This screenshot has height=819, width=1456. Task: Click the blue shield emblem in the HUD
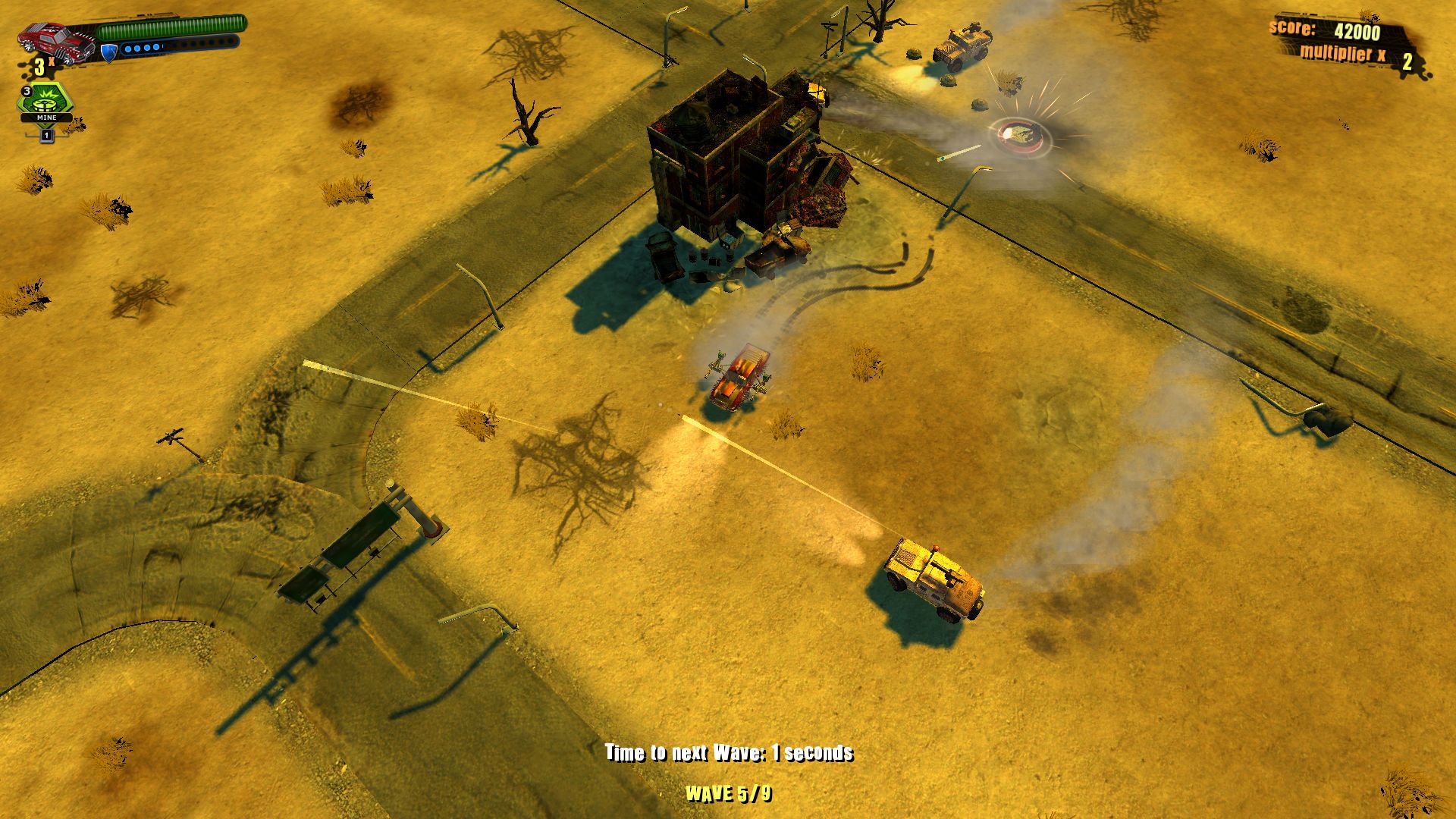[x=108, y=53]
